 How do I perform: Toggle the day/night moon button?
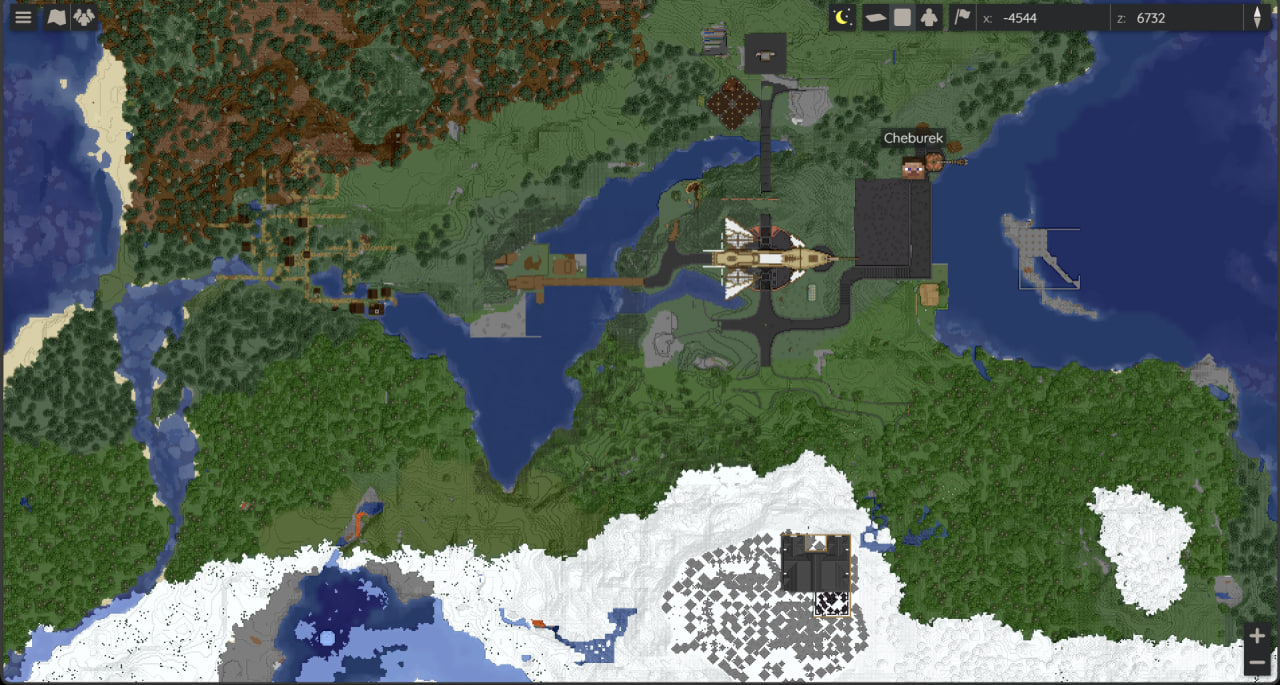tap(843, 17)
